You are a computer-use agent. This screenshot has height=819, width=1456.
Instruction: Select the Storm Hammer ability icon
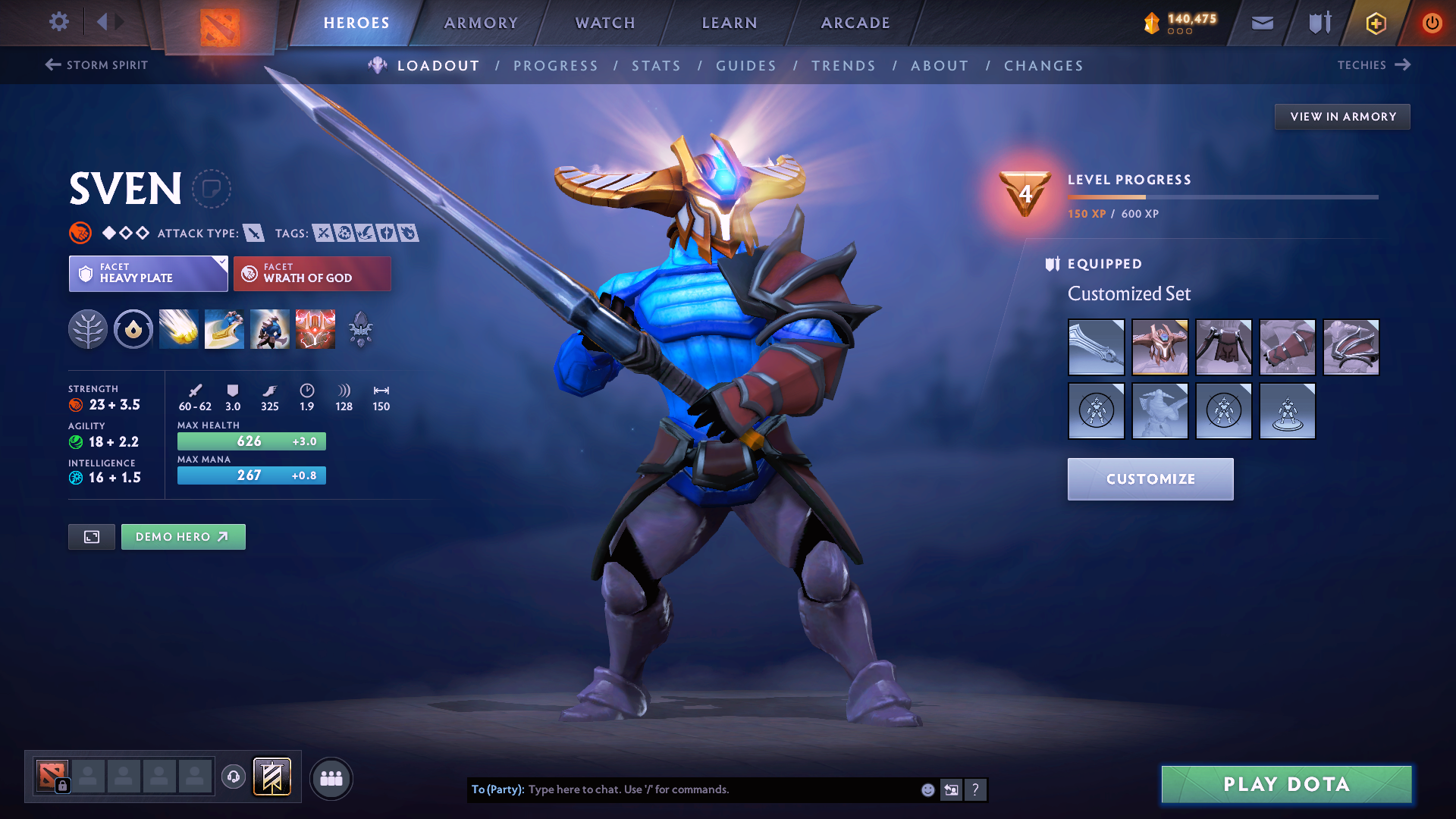[179, 329]
